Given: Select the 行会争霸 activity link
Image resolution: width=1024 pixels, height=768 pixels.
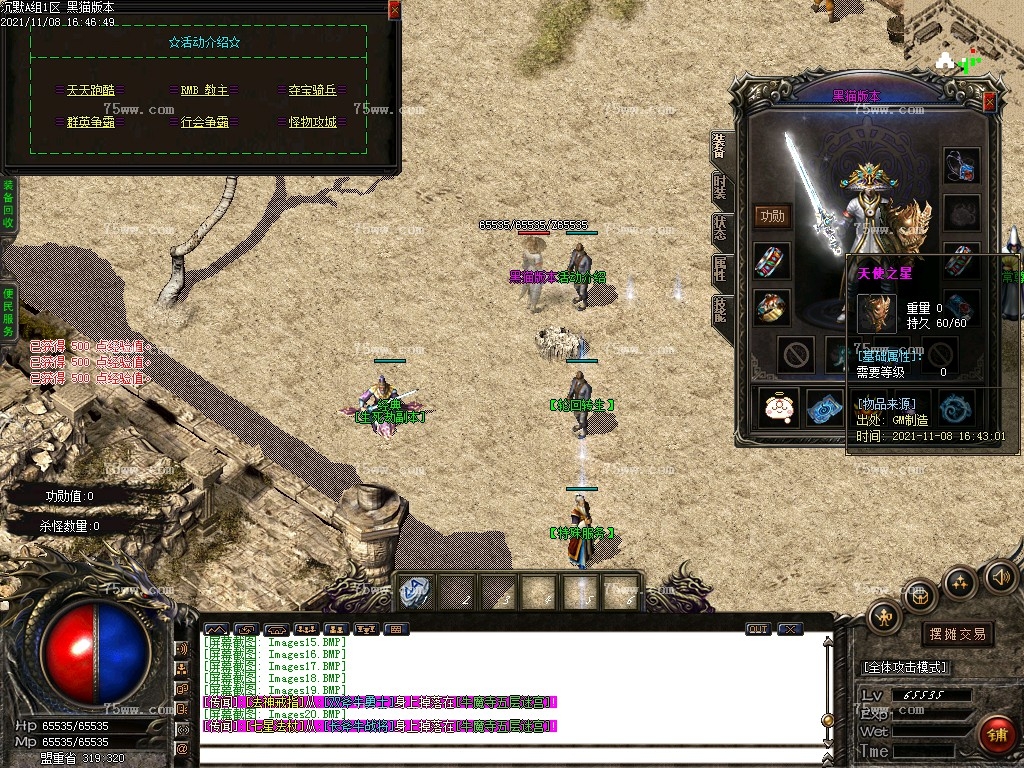Looking at the screenshot, I should [204, 122].
